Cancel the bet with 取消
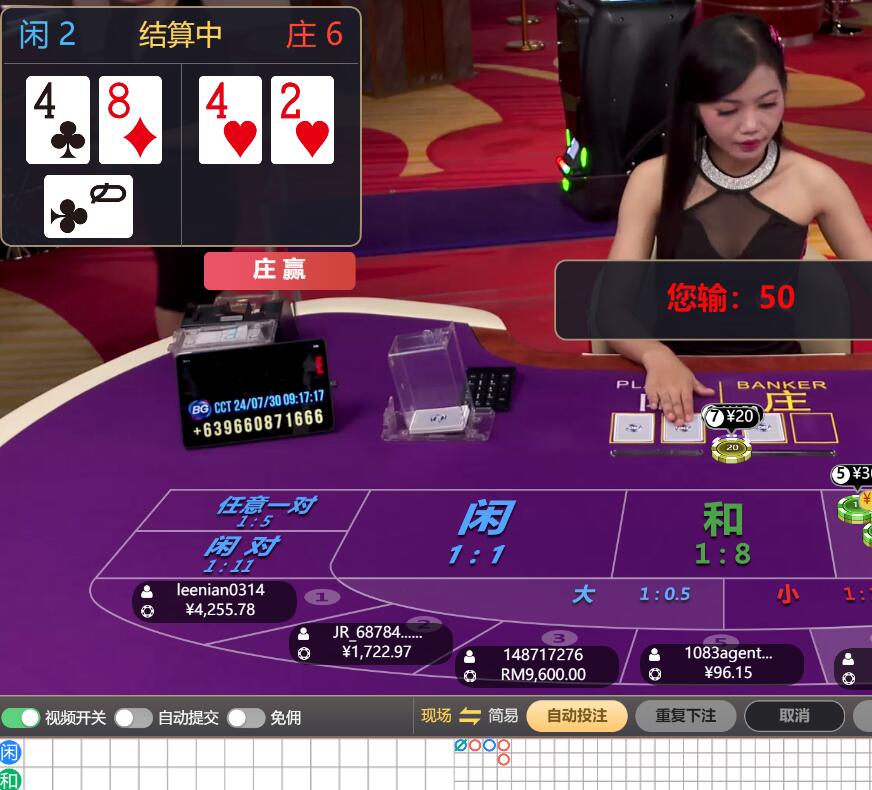This screenshot has width=872, height=790. coord(794,716)
